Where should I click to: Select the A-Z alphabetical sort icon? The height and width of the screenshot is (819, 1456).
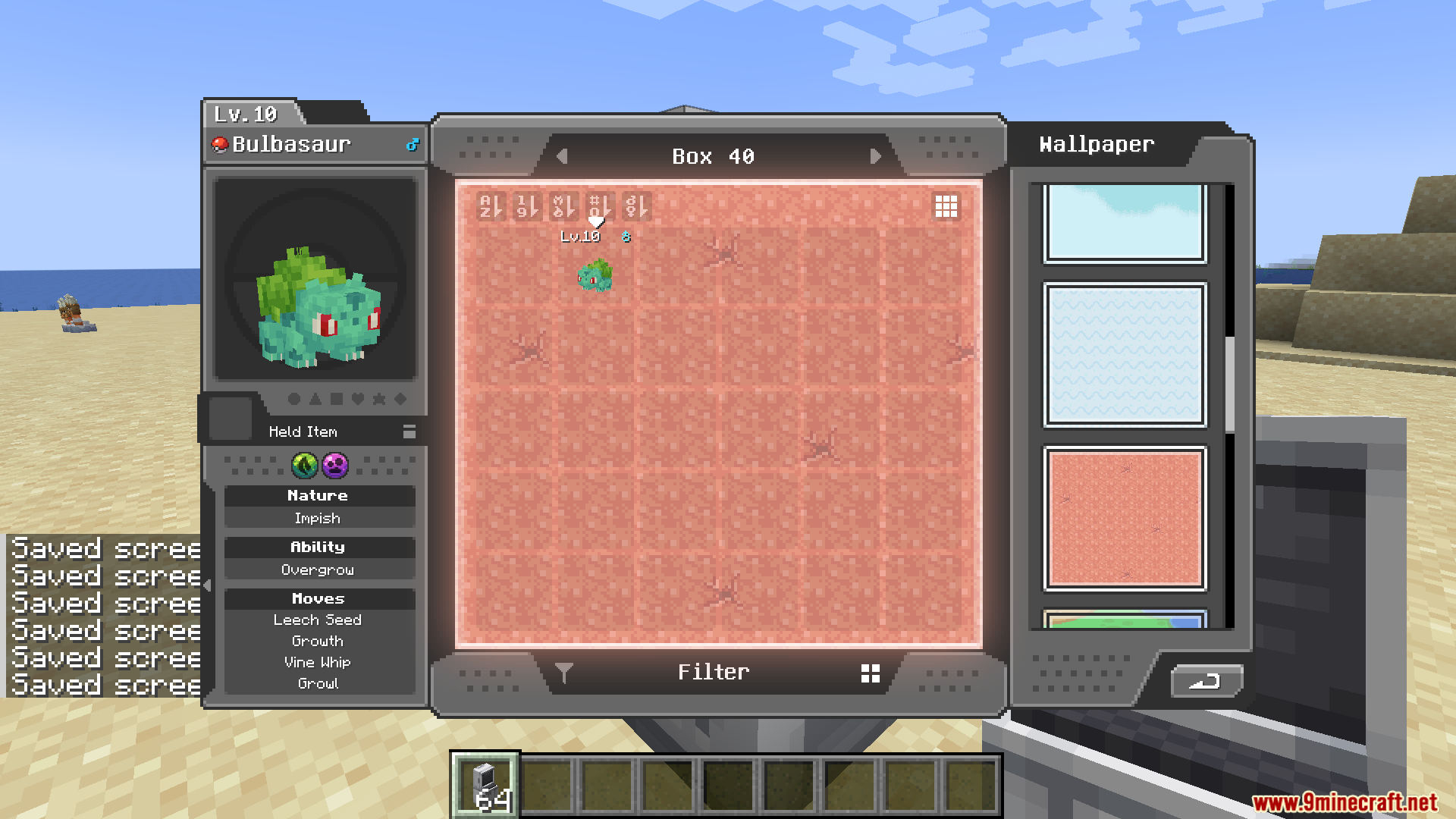pos(489,207)
